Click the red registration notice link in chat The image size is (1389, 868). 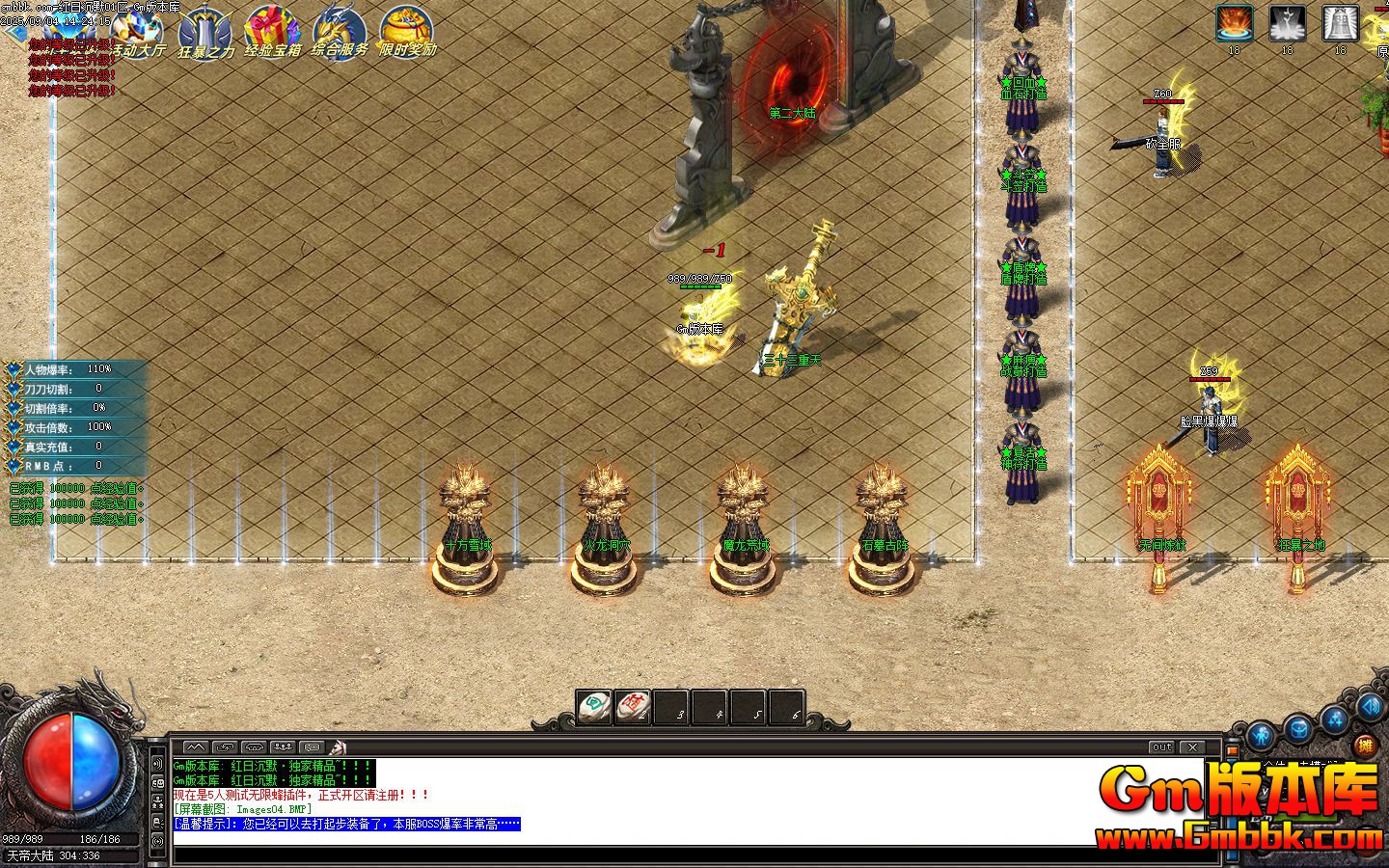pos(299,793)
